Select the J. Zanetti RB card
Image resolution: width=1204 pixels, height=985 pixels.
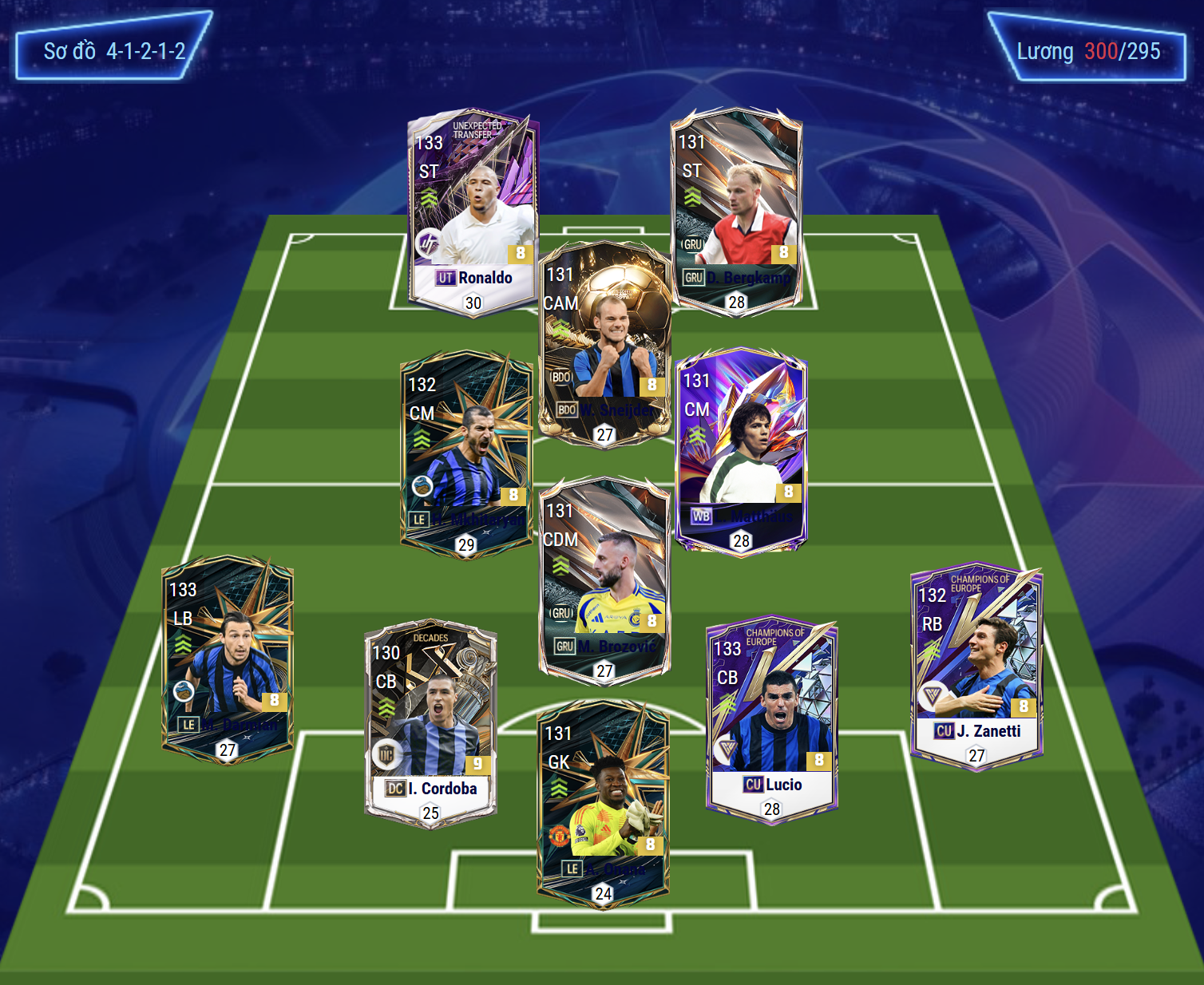point(976,667)
